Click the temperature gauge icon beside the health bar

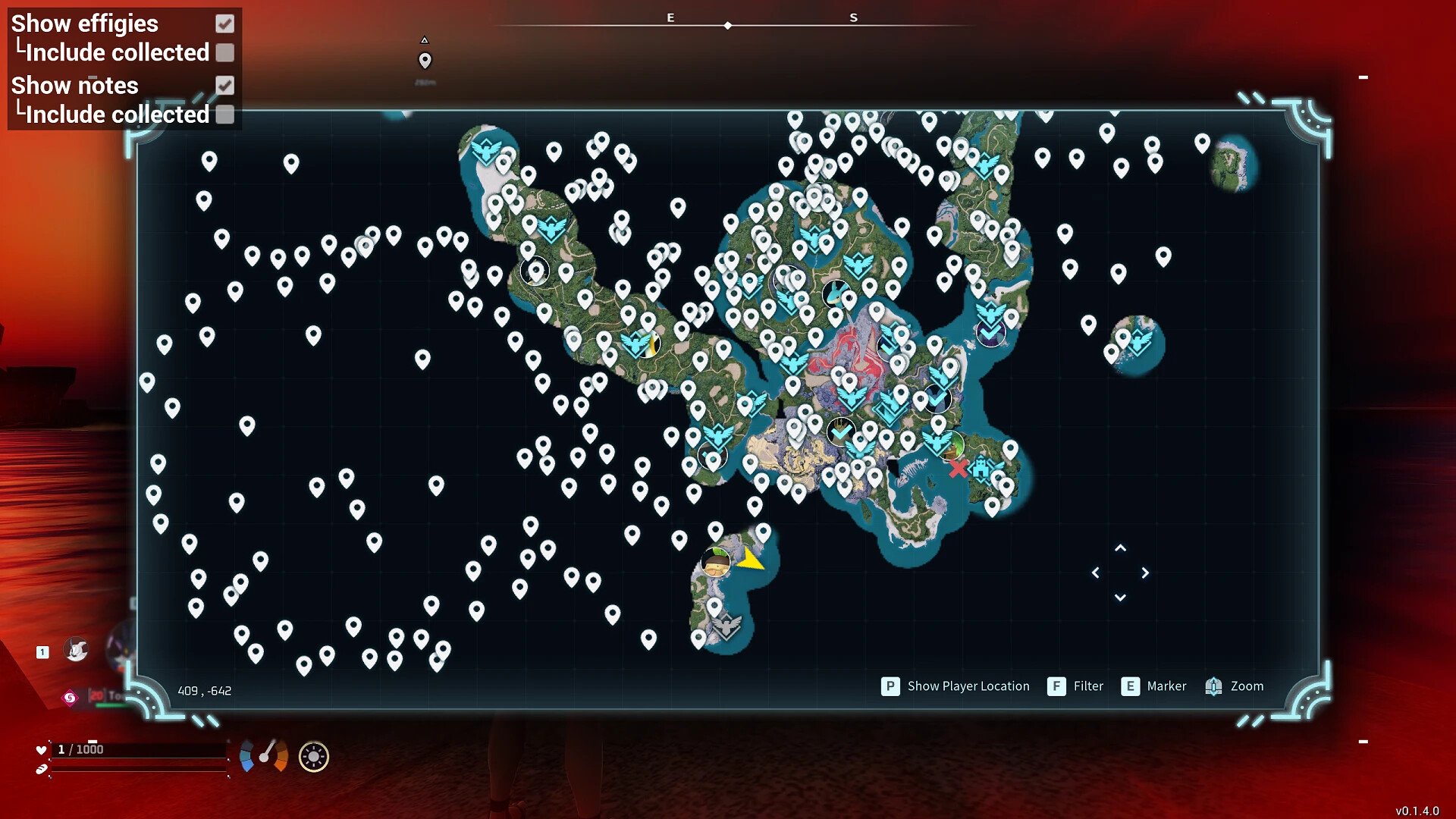click(x=263, y=755)
